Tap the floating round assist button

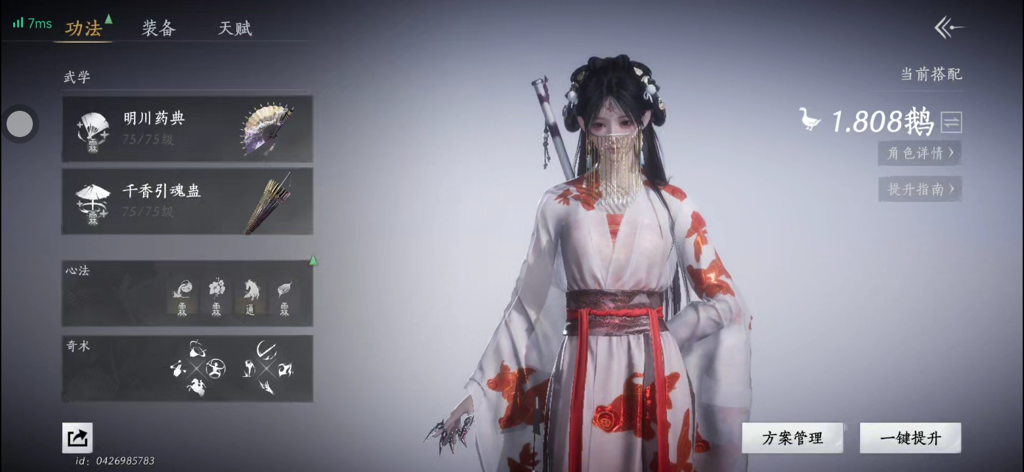[20, 124]
